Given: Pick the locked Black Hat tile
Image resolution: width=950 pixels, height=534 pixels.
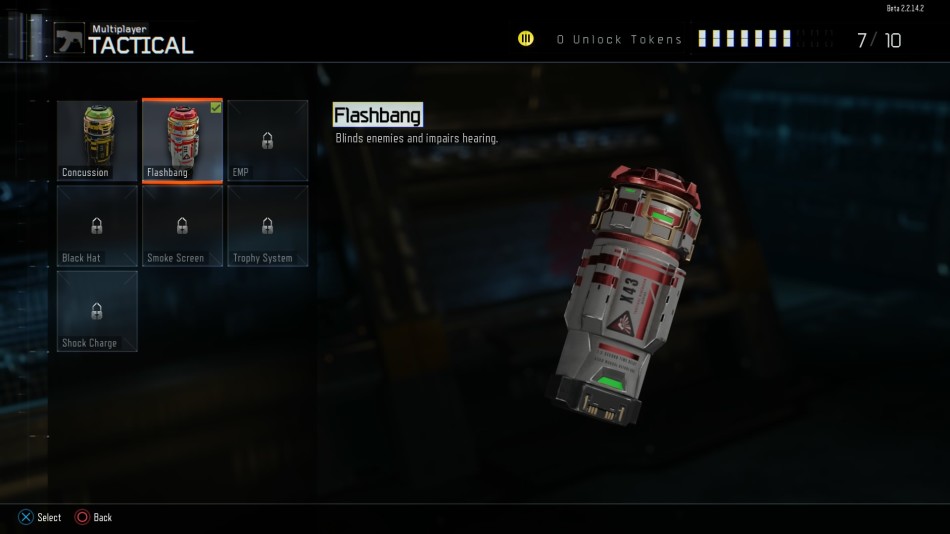Looking at the screenshot, I should [97, 226].
